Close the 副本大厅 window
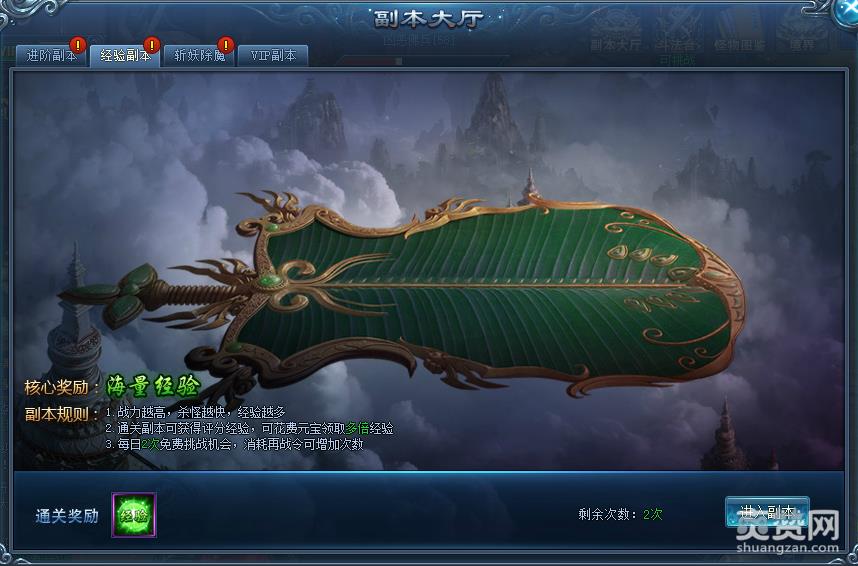Screen dimensions: 858x566 [843, 14]
